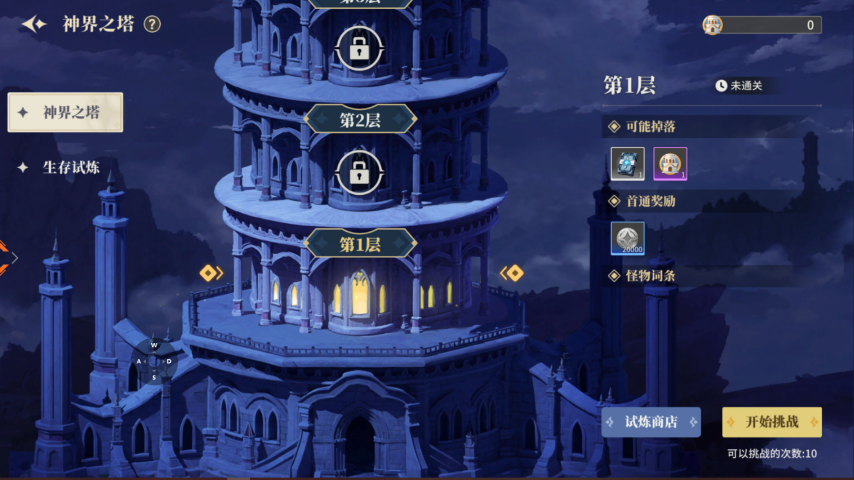Choose the 第1层 floor label
Image resolution: width=854 pixels, height=480 pixels.
(x=360, y=244)
